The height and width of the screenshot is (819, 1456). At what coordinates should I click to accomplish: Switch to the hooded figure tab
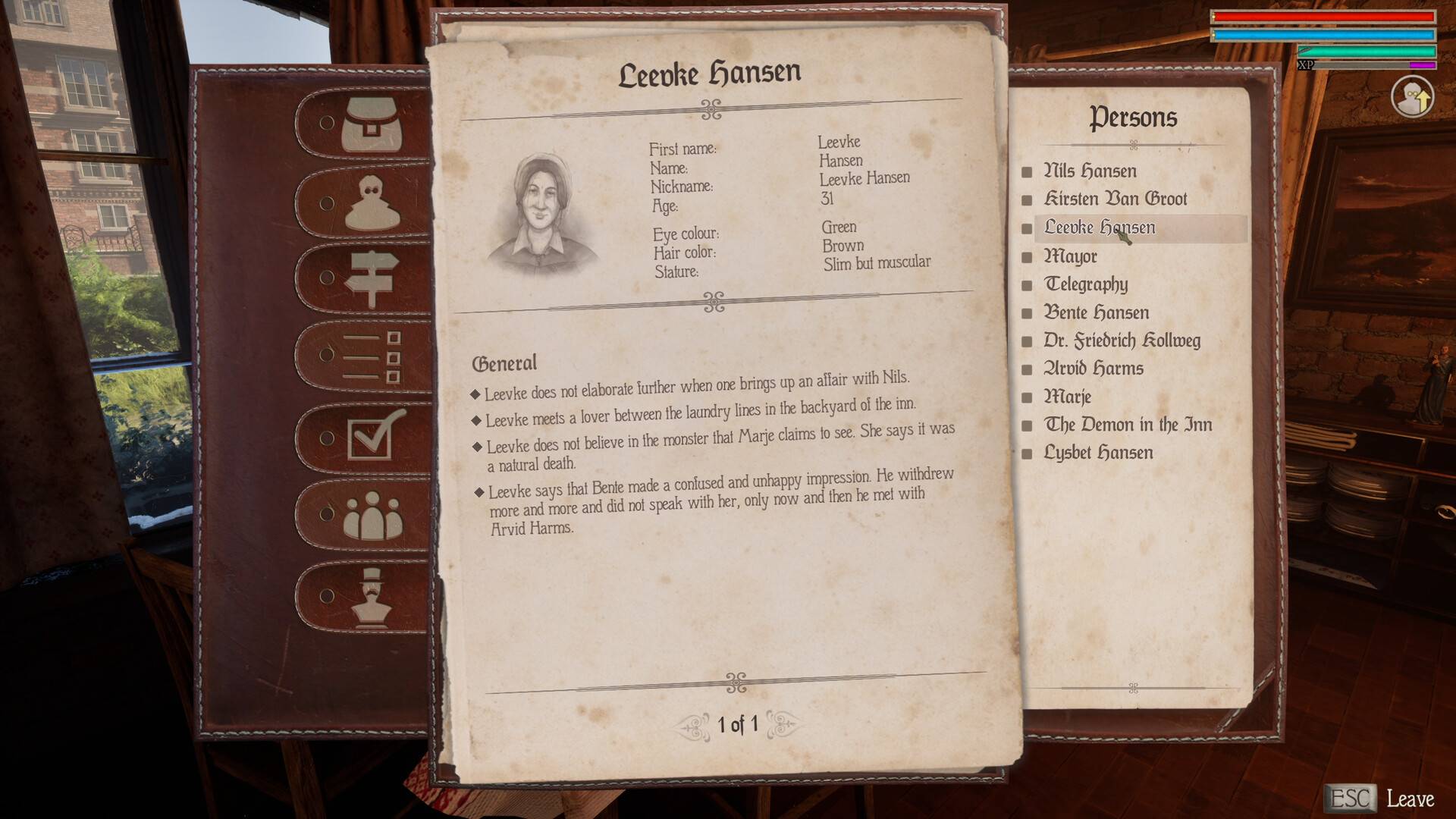pos(372,203)
